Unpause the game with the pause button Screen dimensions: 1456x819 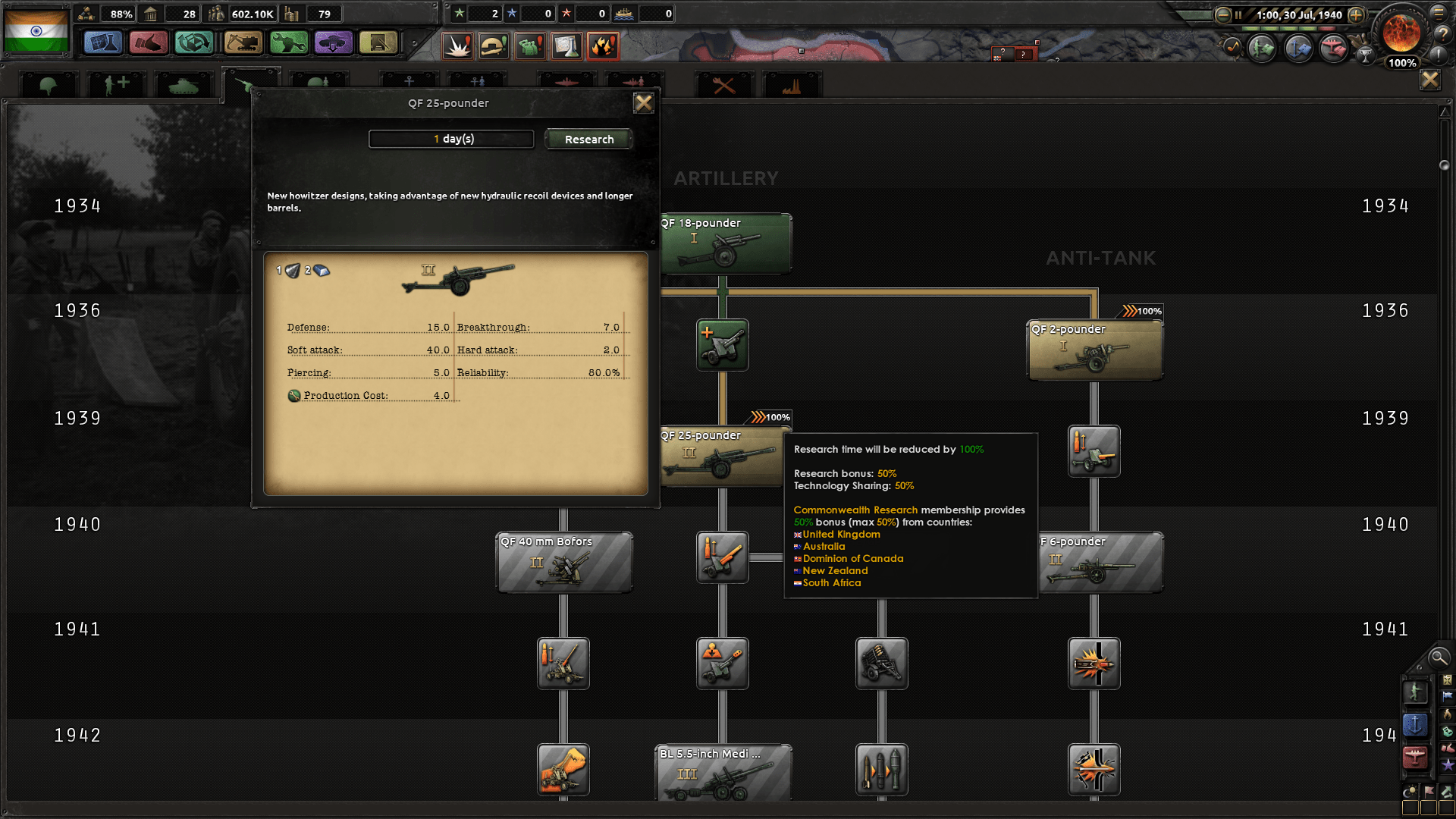pyautogui.click(x=1238, y=14)
